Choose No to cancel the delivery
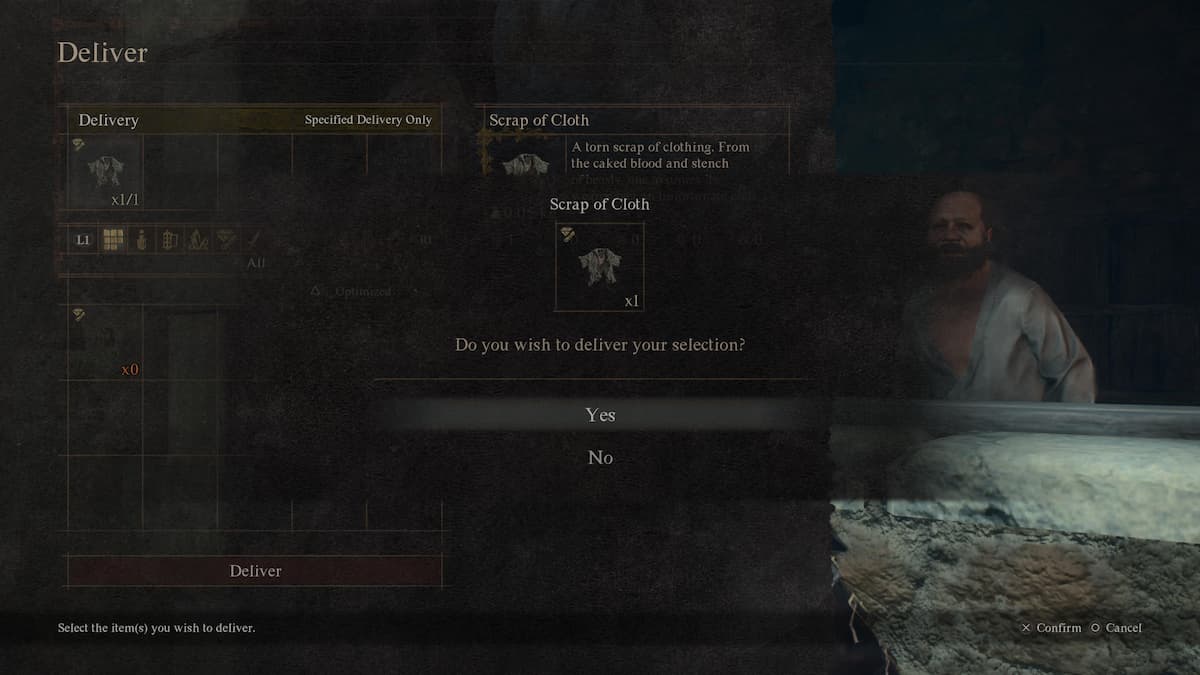 coord(600,458)
